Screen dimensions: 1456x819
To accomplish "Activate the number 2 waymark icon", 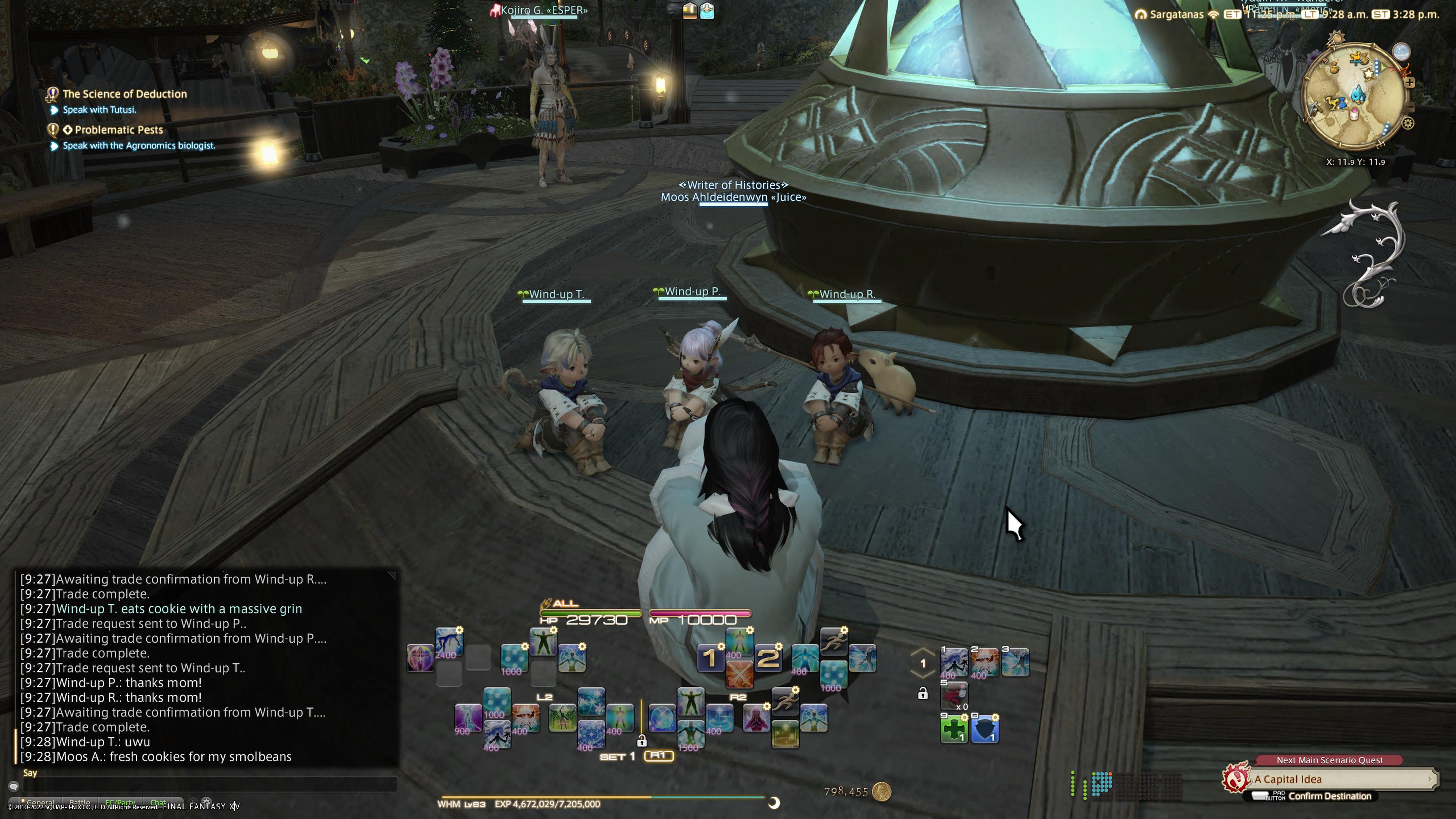I will (x=767, y=658).
